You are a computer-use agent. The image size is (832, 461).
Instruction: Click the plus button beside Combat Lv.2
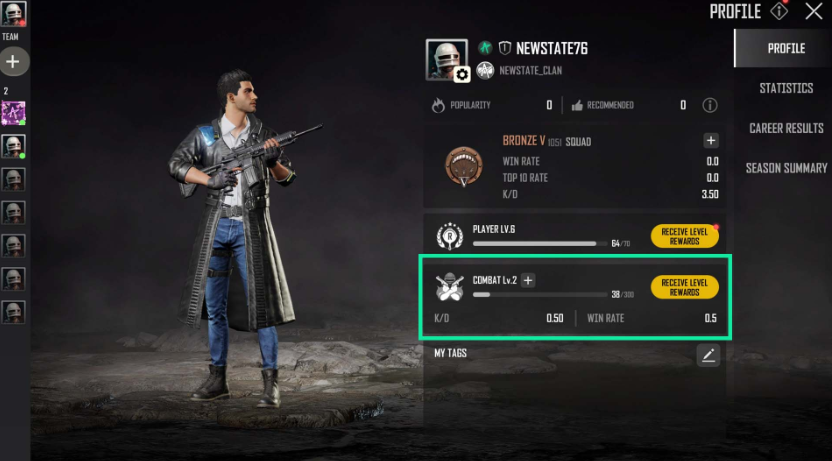(528, 281)
